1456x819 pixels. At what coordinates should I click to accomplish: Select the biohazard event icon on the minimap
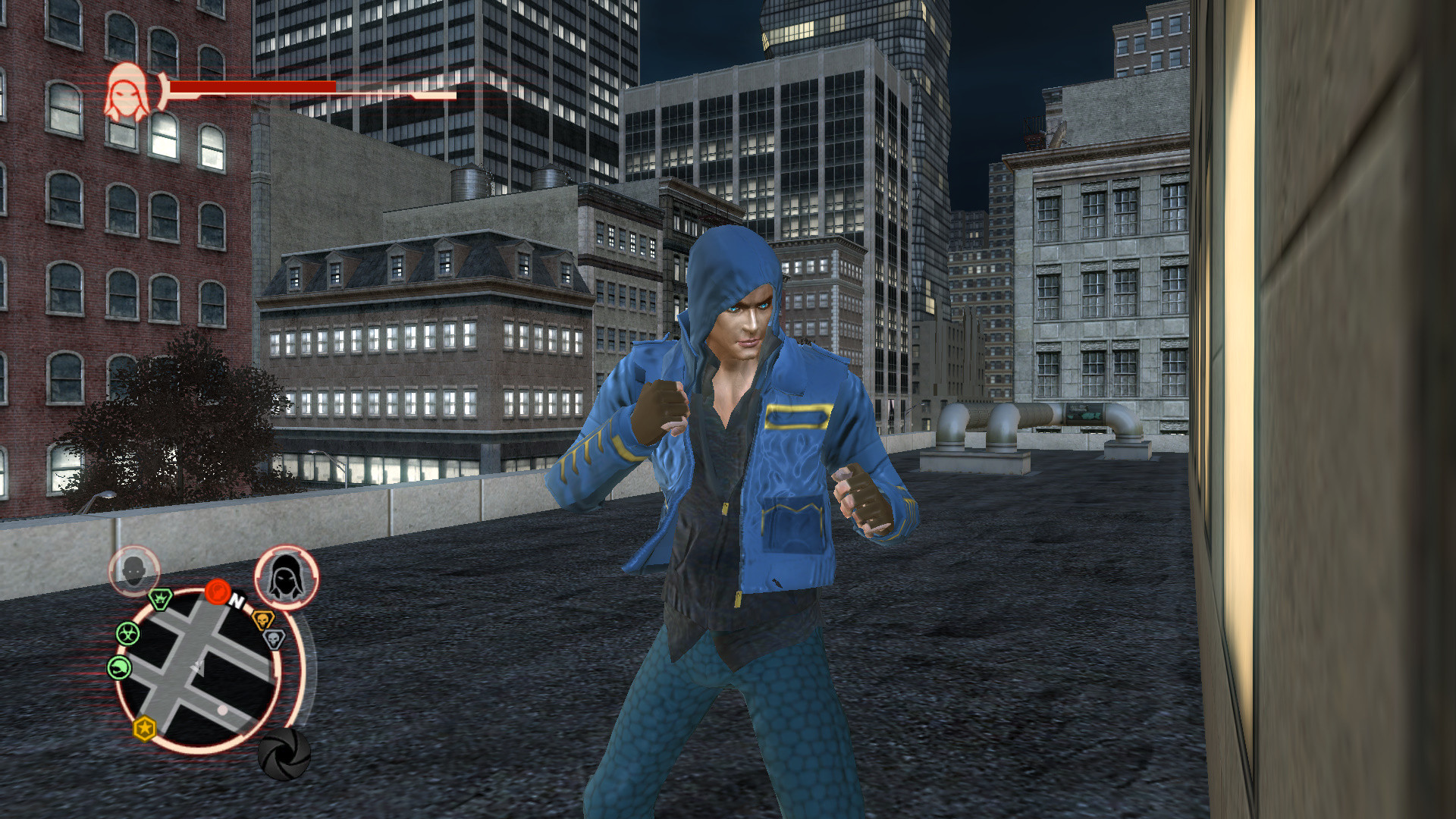(129, 633)
